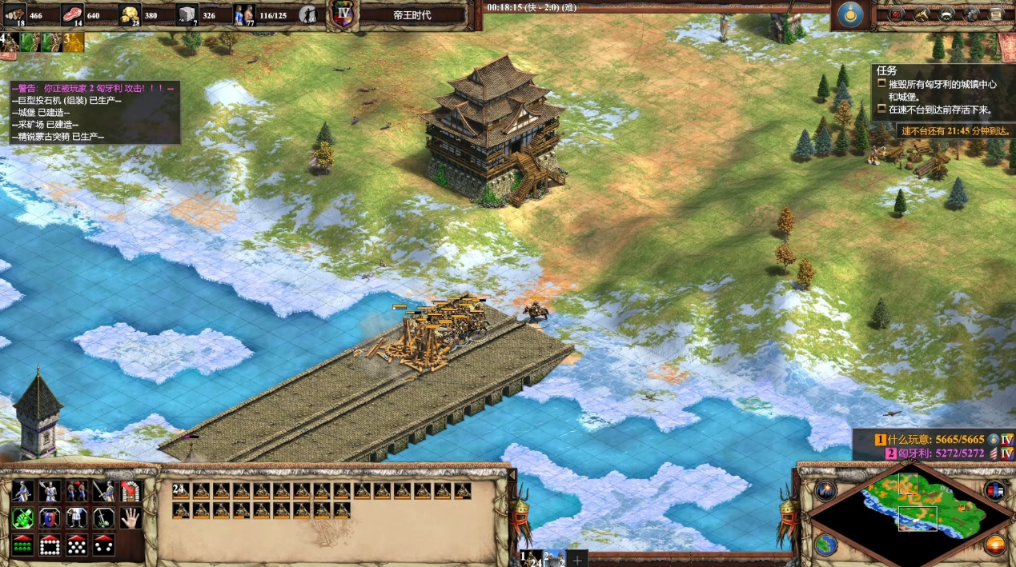Choose the shield defensive stance
Viewport: 1016px width, 567px height.
click(x=49, y=518)
